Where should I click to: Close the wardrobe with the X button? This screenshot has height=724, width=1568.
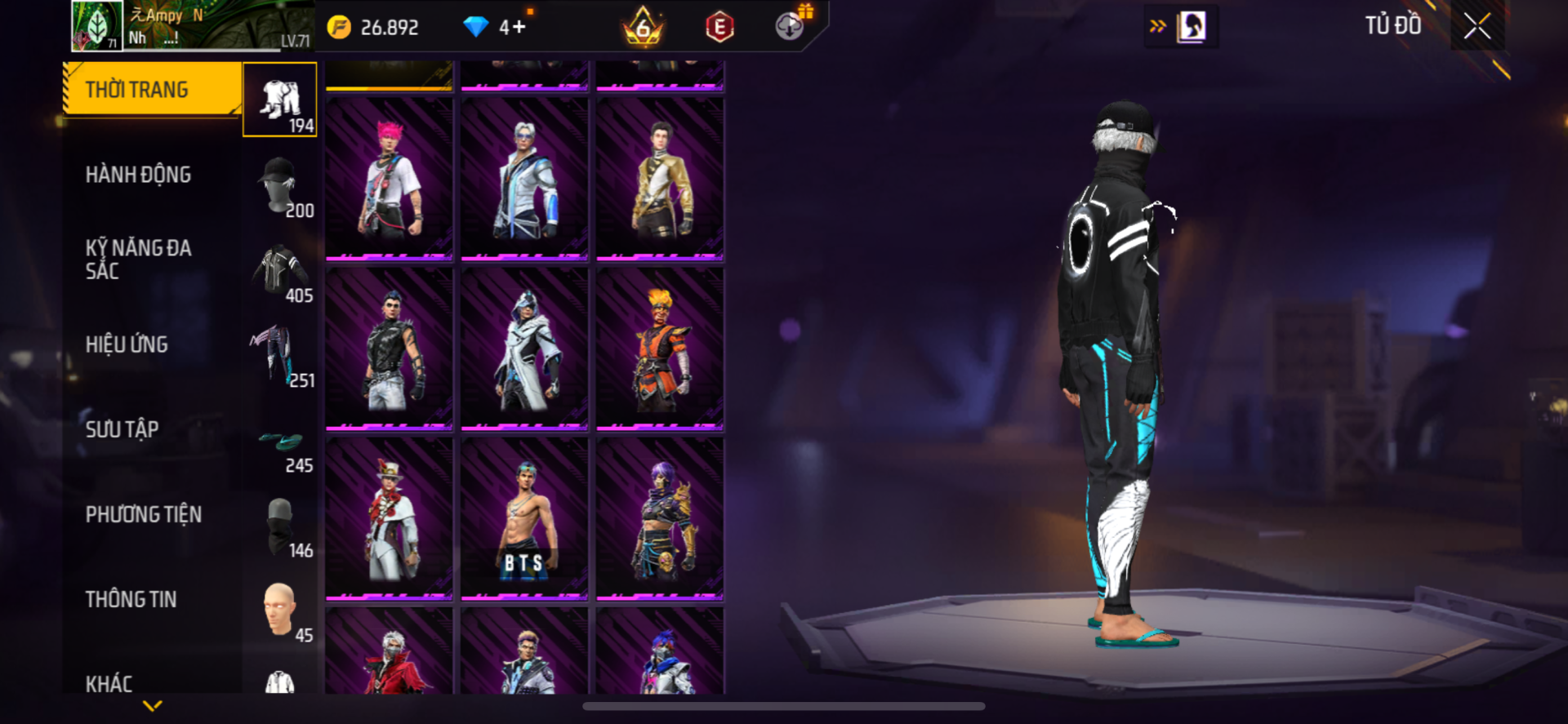(1477, 26)
